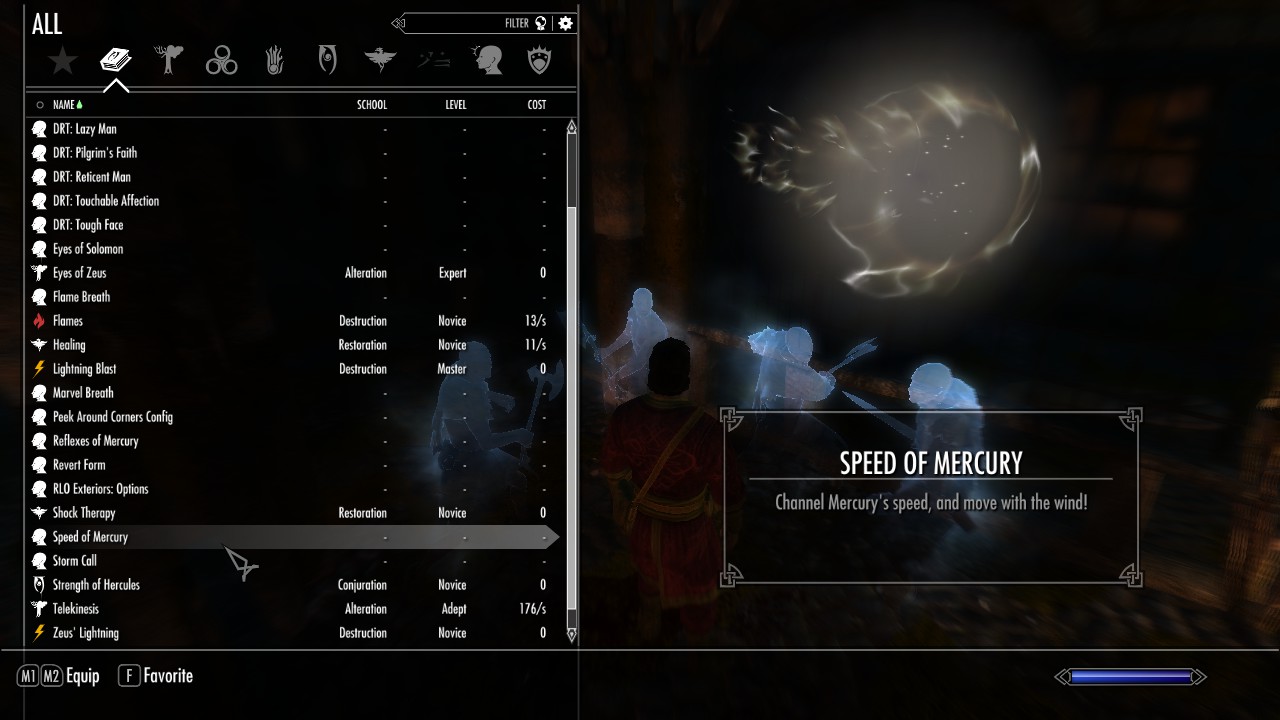The height and width of the screenshot is (720, 1280).
Task: Switch to the All spells book tab
Action: tap(116, 61)
